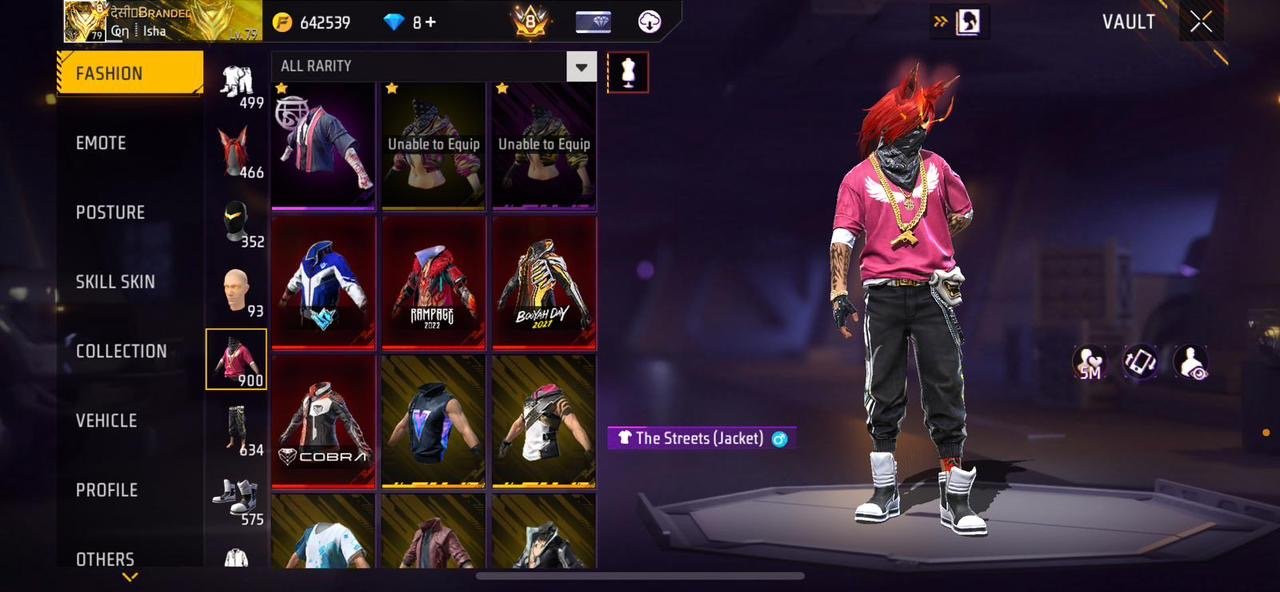The width and height of the screenshot is (1280, 592).
Task: Pick the blue and white hooded jacket
Action: [x=324, y=284]
